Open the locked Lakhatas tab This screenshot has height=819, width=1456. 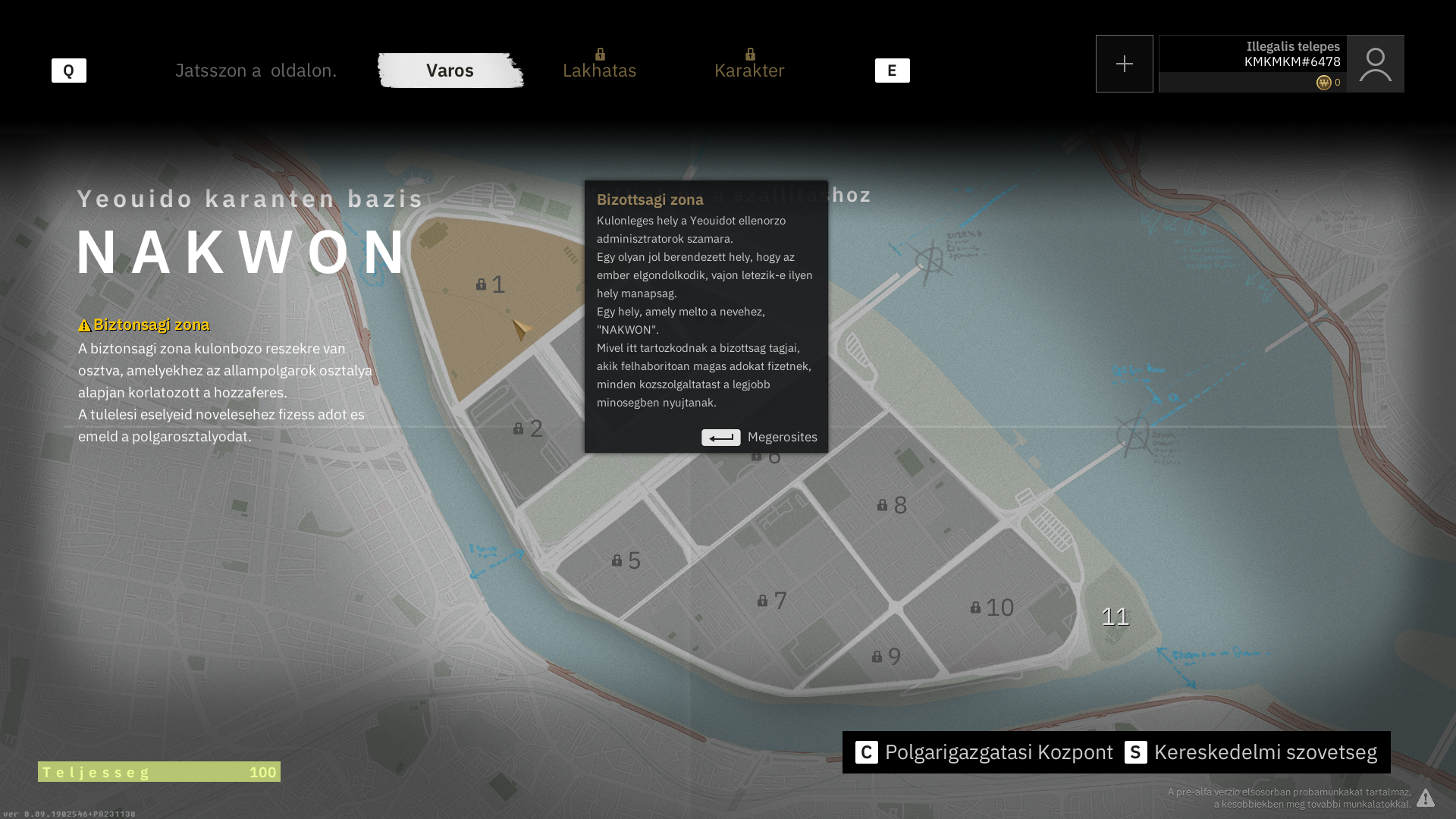point(599,70)
